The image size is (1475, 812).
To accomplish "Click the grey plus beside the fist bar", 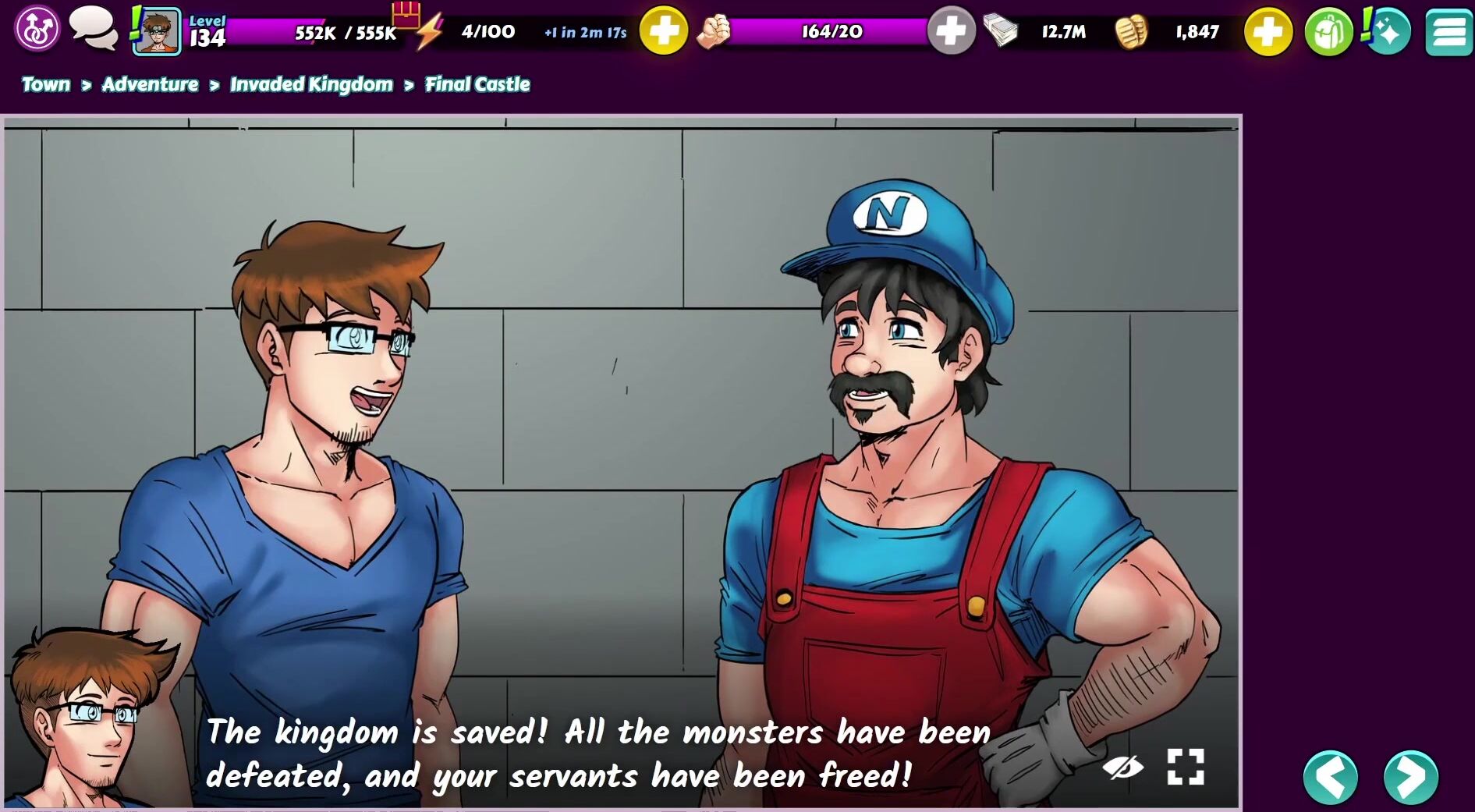I will click(x=951, y=32).
